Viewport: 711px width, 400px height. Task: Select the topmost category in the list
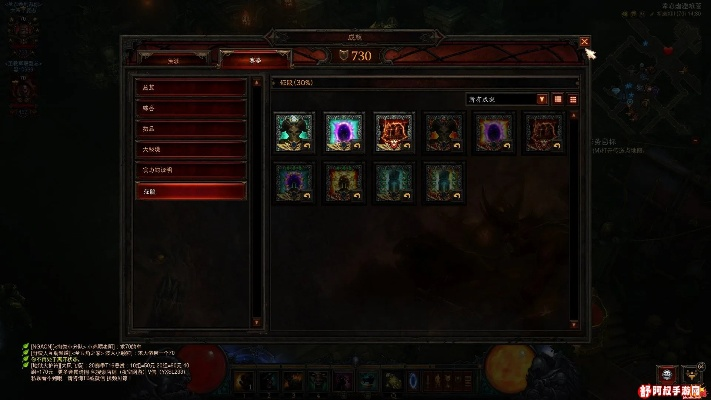click(x=191, y=87)
